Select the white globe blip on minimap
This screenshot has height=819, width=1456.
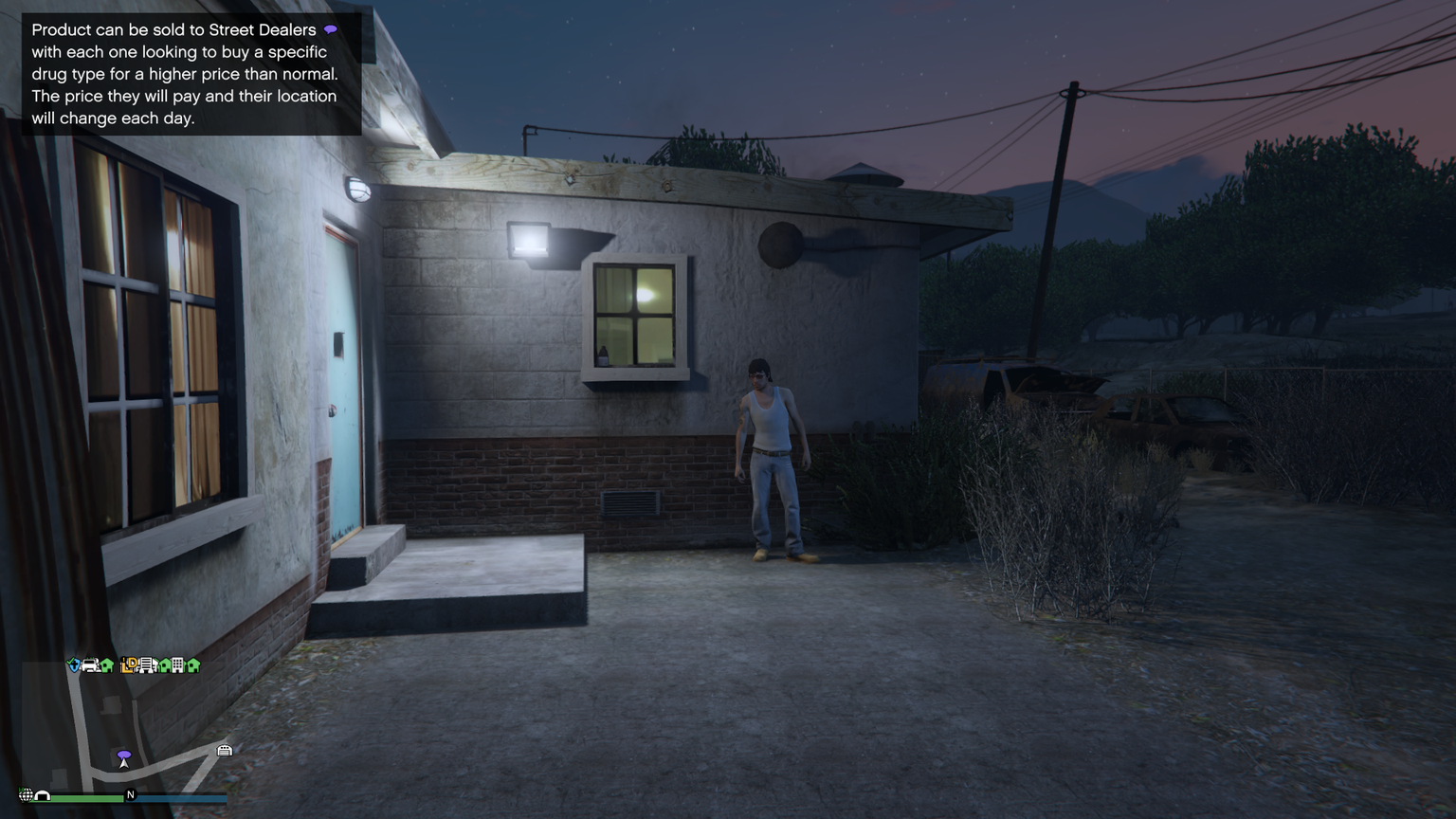(x=26, y=795)
